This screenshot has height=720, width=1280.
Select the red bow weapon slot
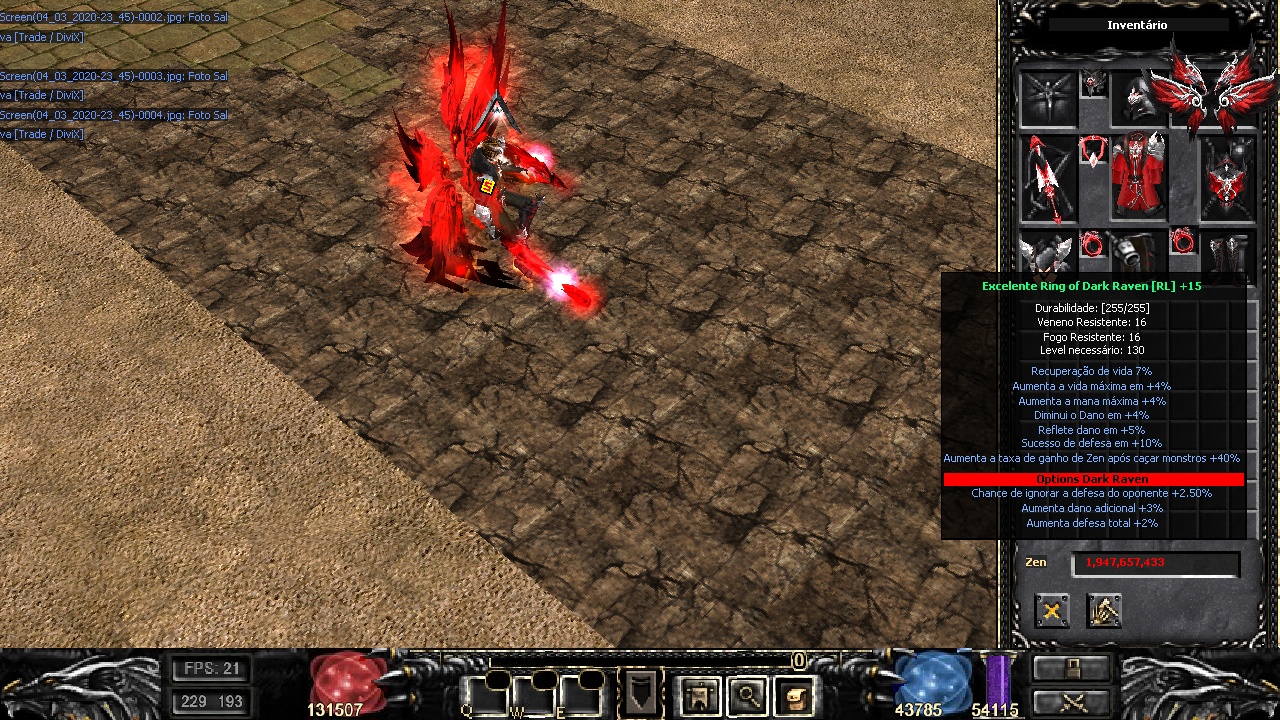point(1048,179)
